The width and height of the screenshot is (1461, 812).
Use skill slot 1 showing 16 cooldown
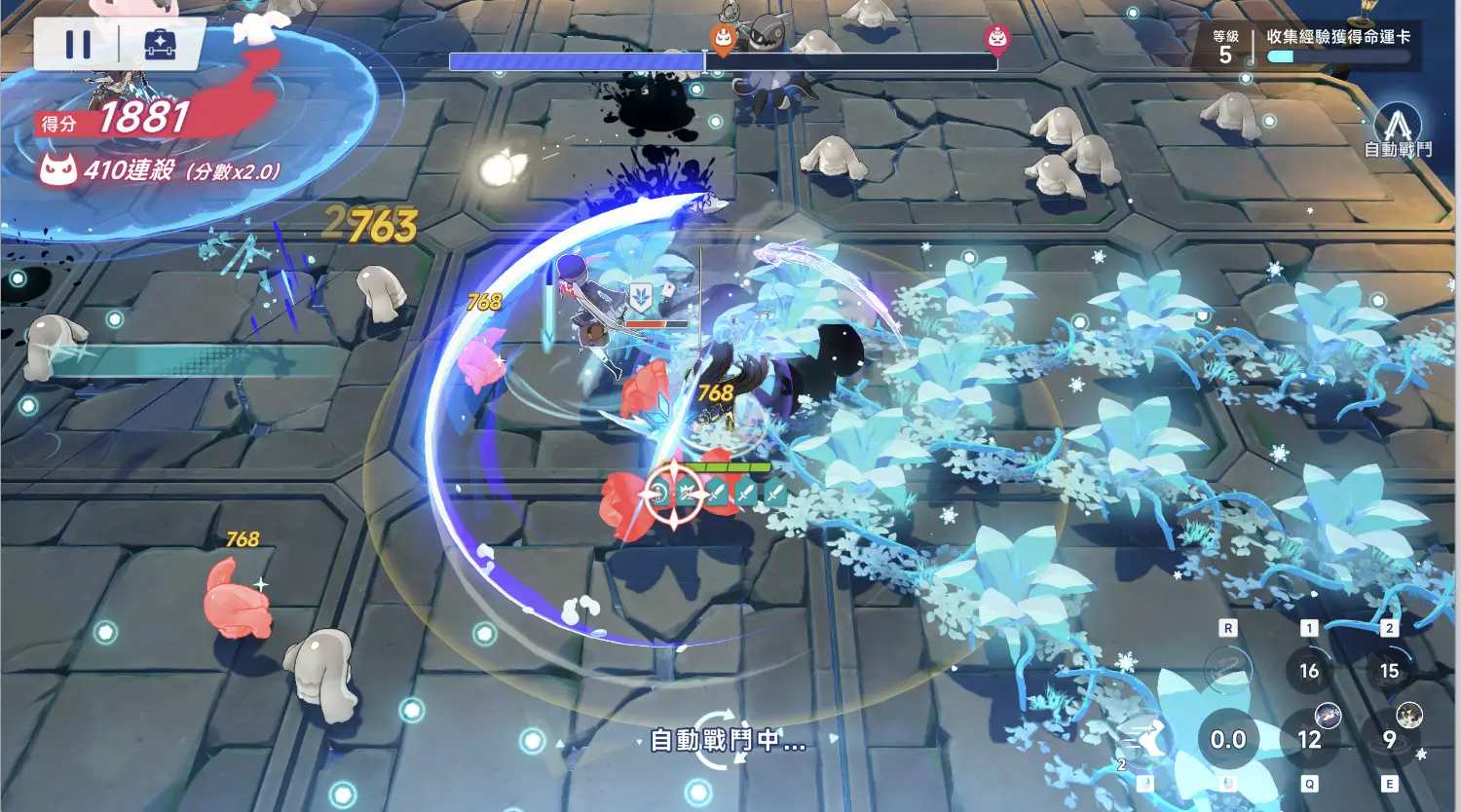pos(1309,670)
